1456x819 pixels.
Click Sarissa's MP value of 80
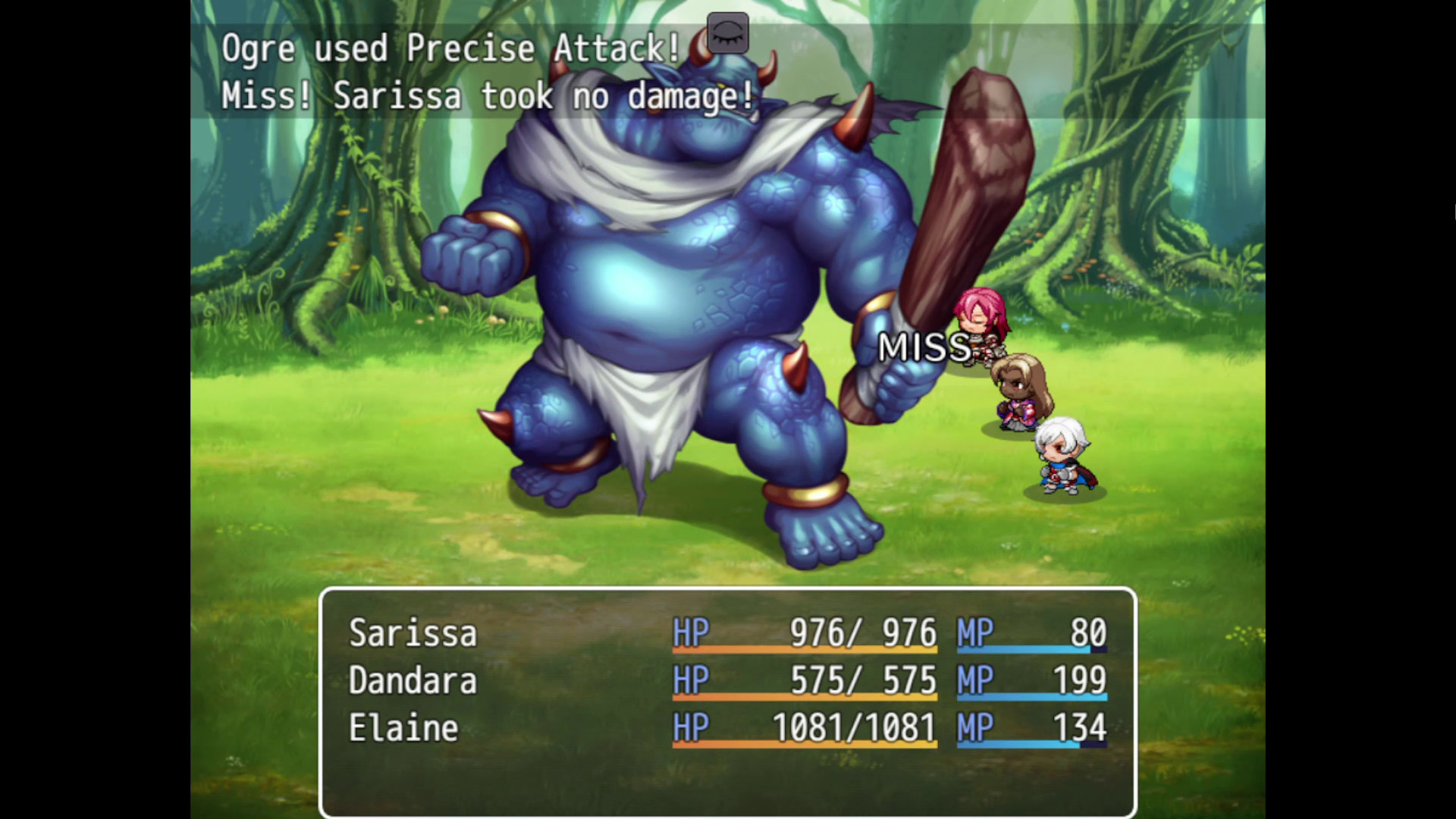click(x=1090, y=633)
